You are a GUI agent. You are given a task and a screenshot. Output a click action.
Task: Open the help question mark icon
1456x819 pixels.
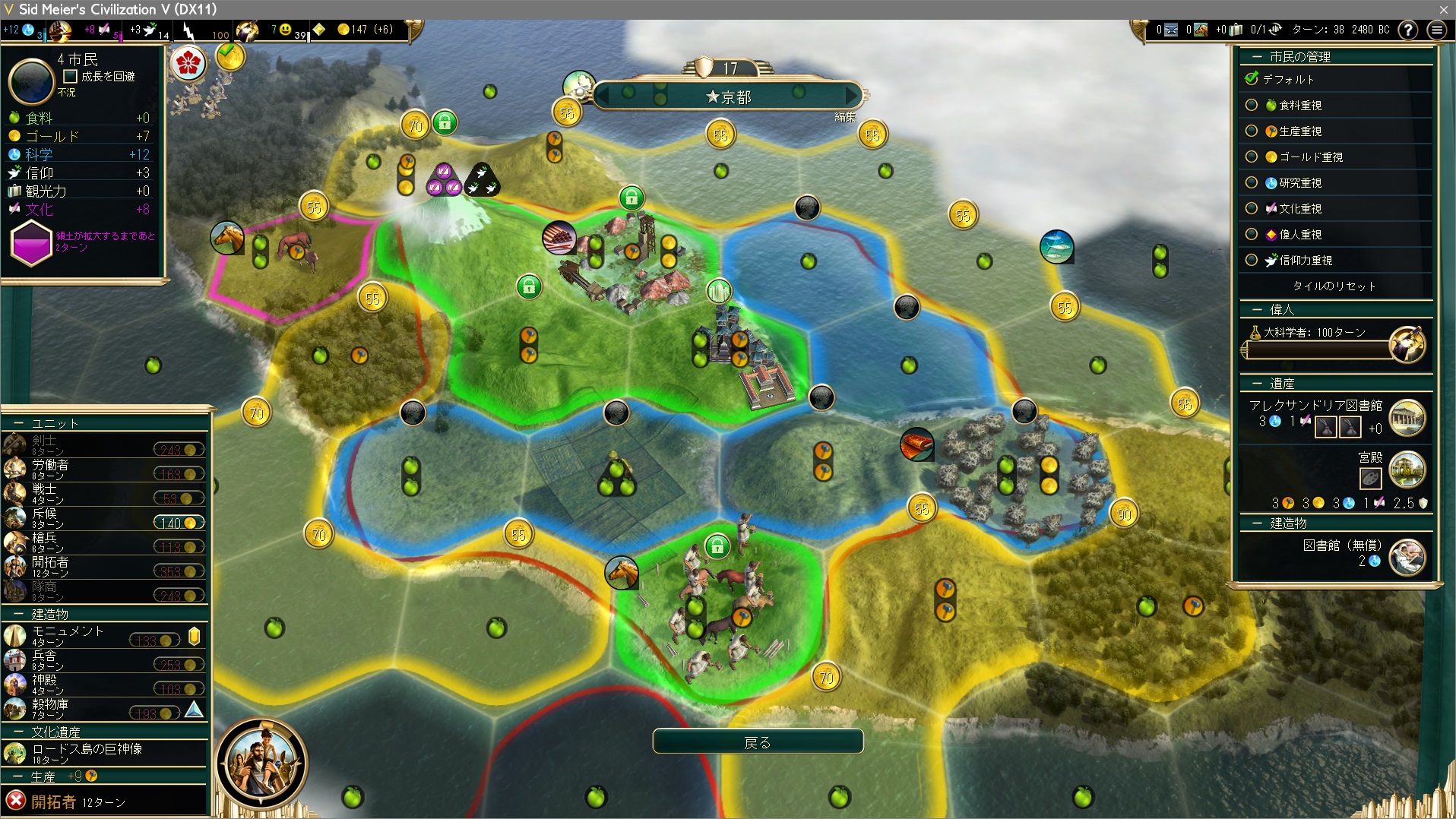click(1407, 30)
